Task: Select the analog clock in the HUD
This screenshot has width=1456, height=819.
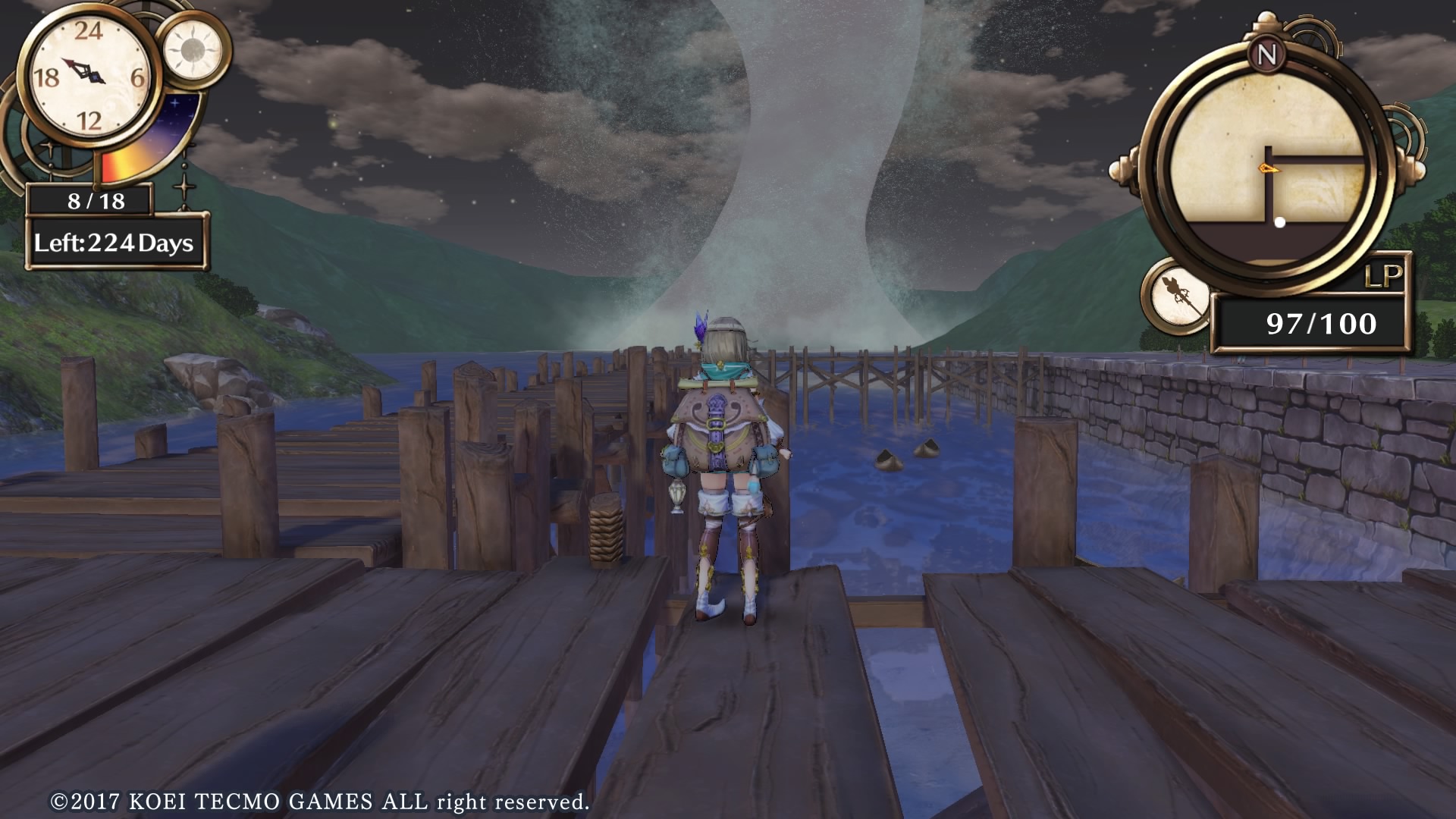Action: (x=85, y=76)
